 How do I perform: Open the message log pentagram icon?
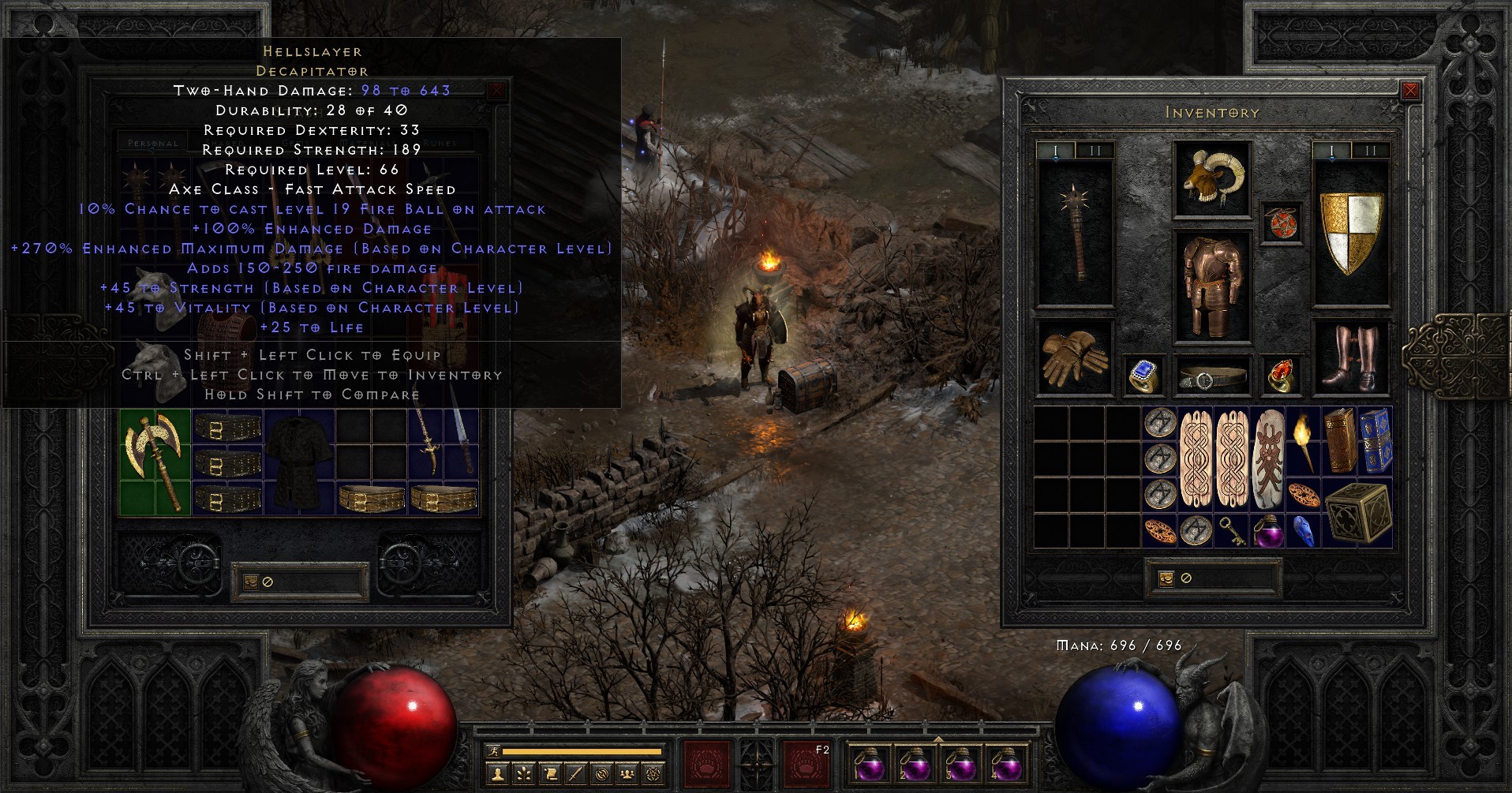point(655,776)
